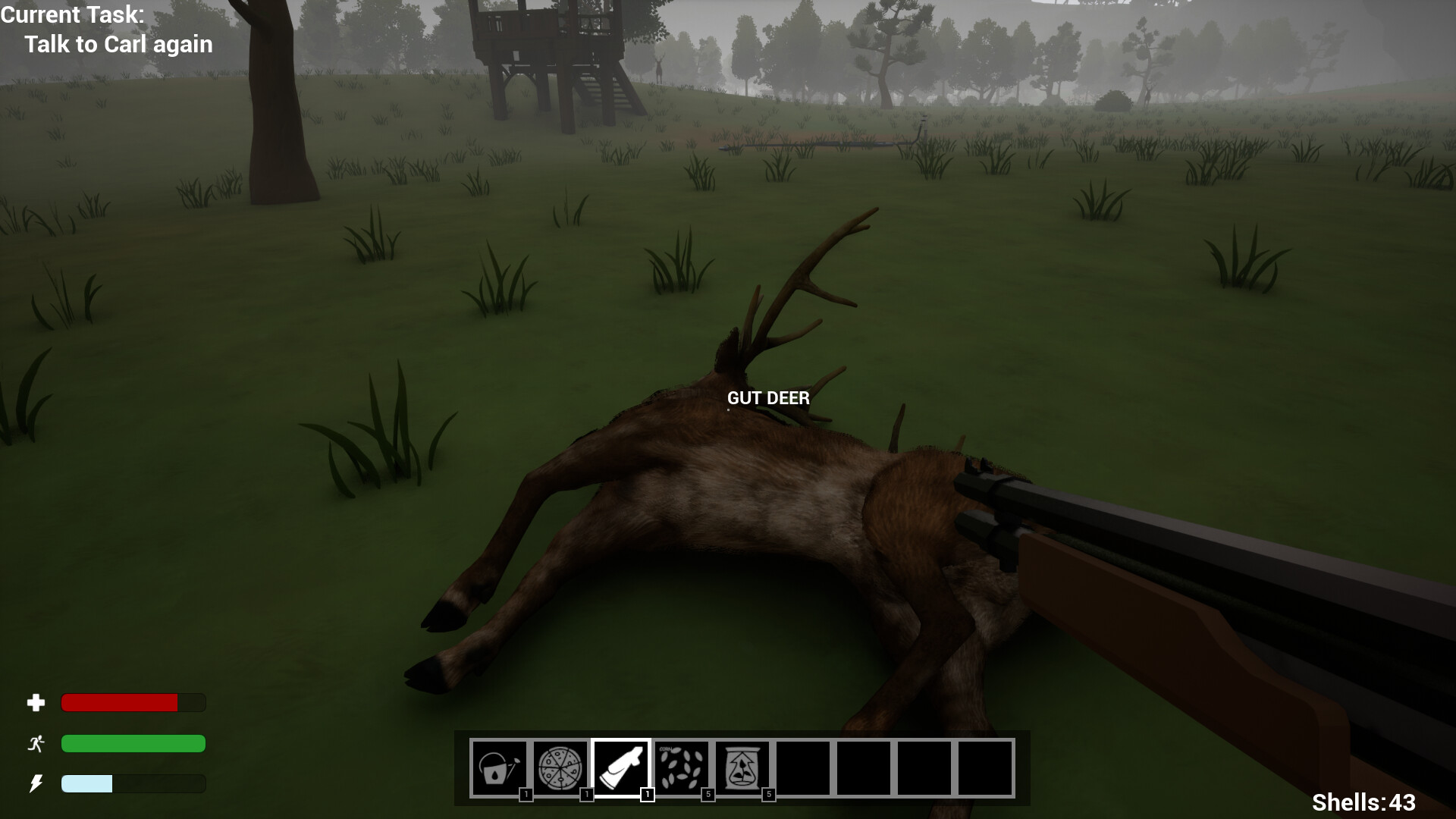Viewport: 1456px width, 819px height.
Task: Select the watering can in the hotbar
Action: coord(499,767)
